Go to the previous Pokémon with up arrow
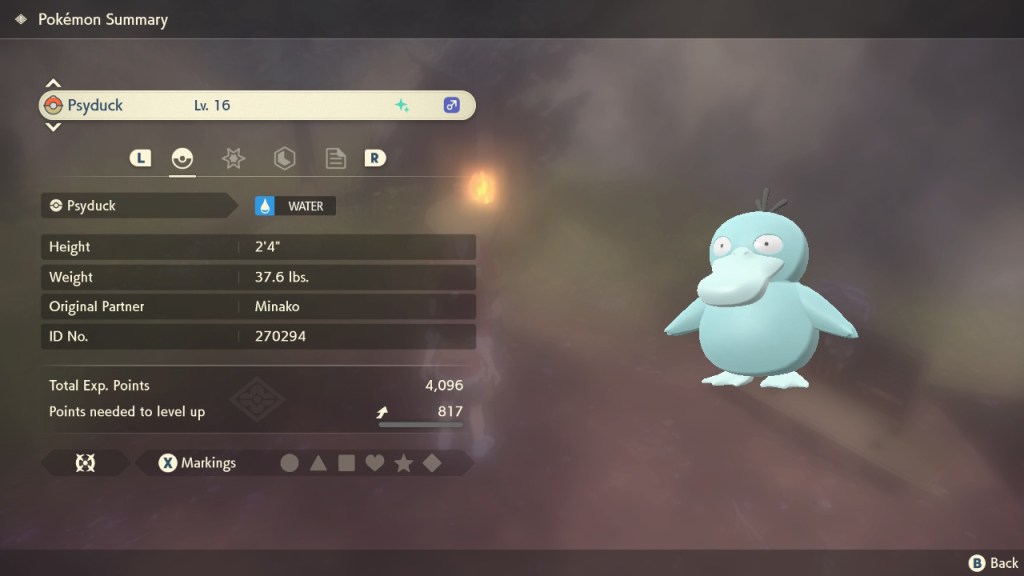The height and width of the screenshot is (576, 1024). pos(54,84)
